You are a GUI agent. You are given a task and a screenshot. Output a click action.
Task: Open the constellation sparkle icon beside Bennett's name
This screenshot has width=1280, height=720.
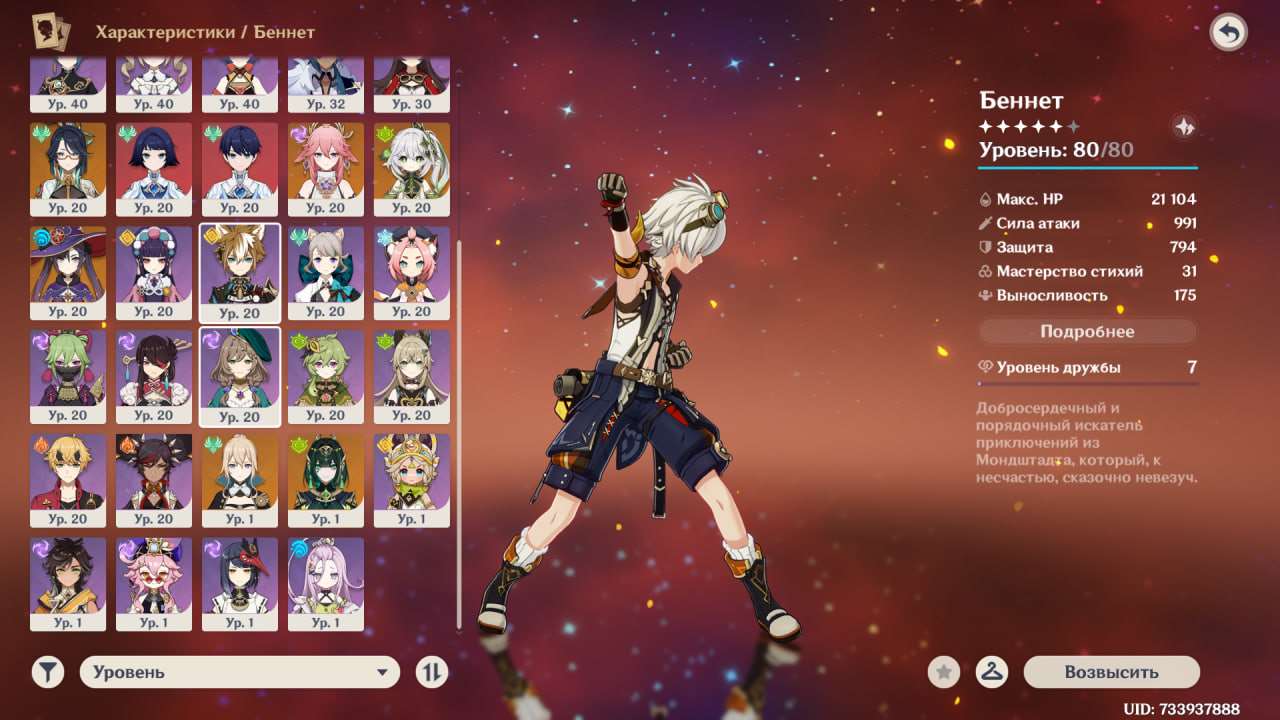[x=1184, y=127]
